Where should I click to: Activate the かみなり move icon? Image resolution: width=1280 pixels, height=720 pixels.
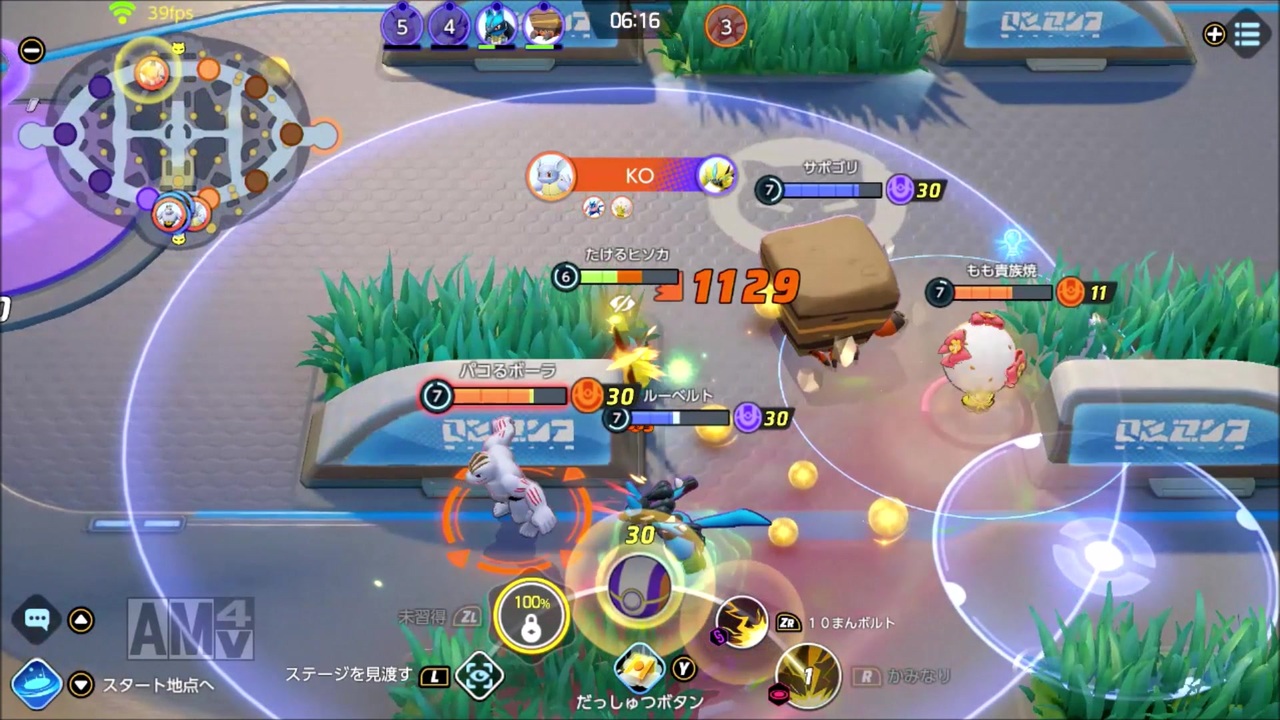click(808, 676)
